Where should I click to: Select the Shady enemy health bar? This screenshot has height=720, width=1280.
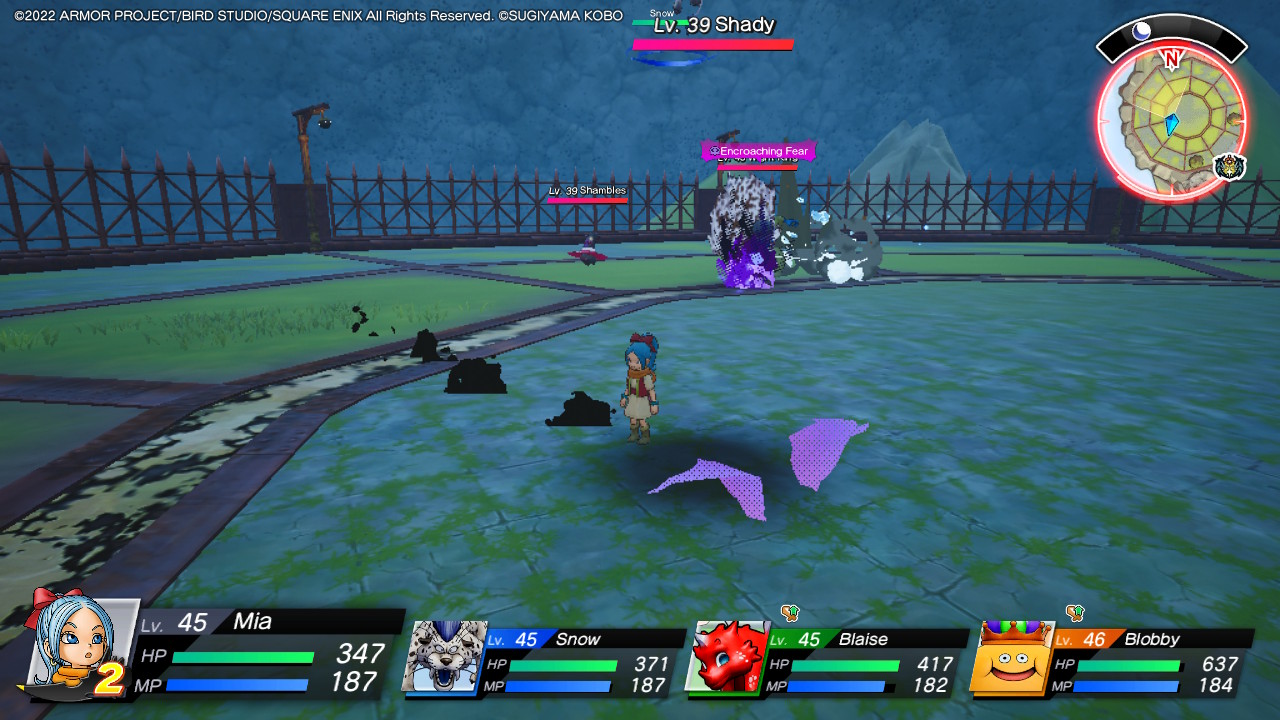[713, 42]
